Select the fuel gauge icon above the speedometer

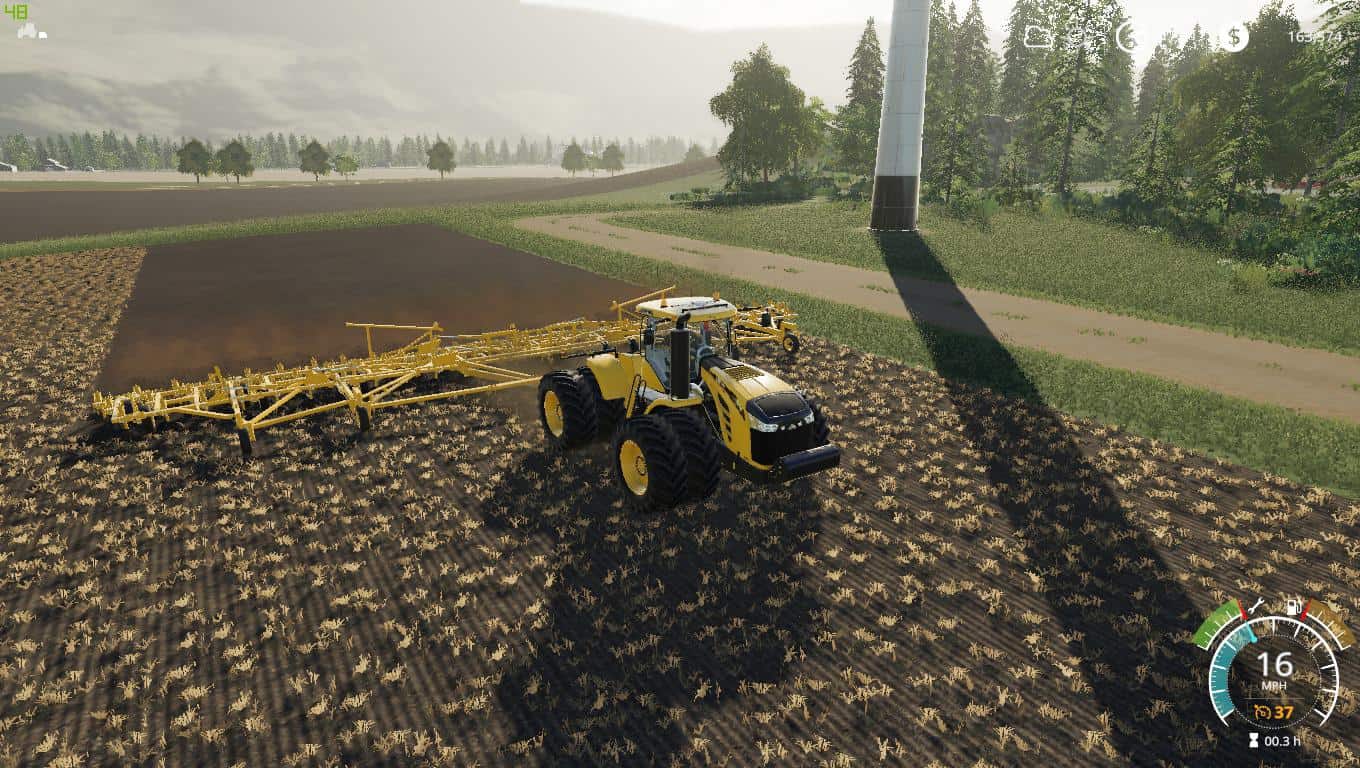pyautogui.click(x=1293, y=606)
